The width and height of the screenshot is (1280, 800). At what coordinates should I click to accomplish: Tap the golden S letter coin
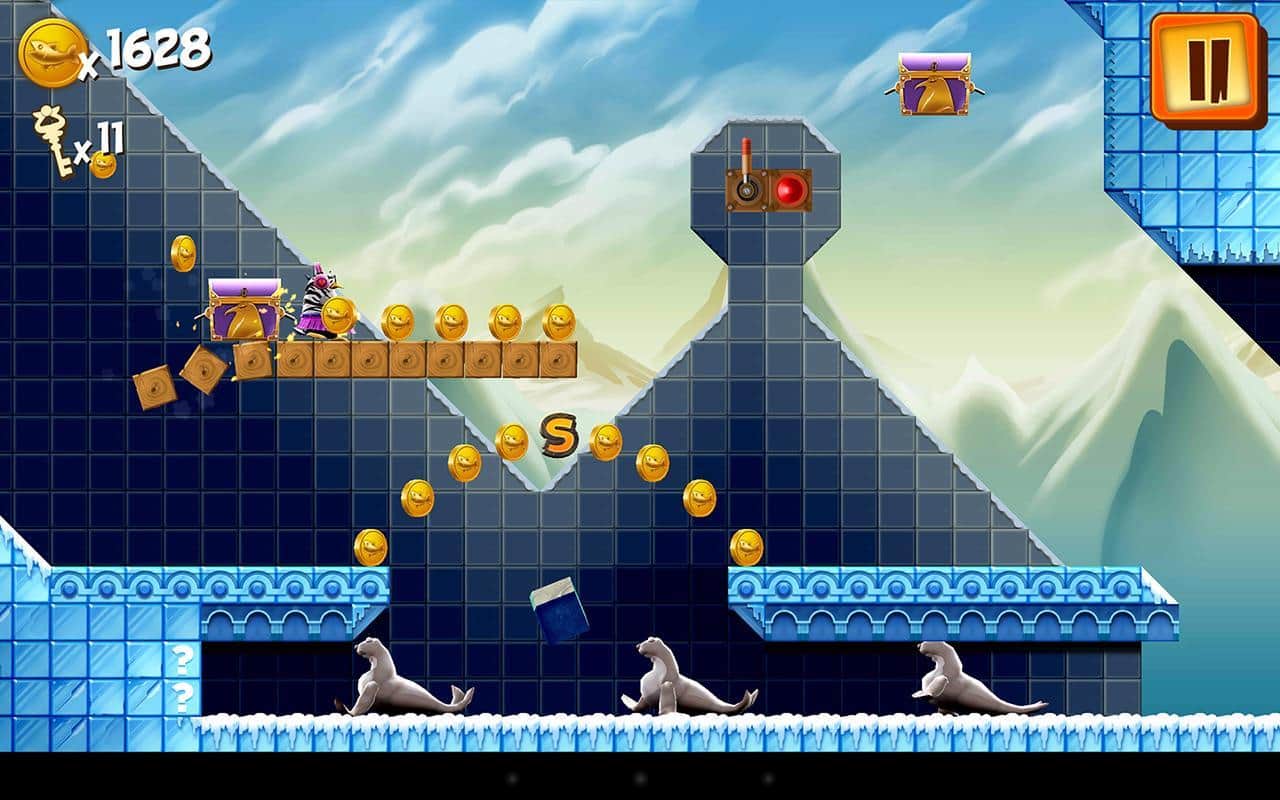click(557, 437)
